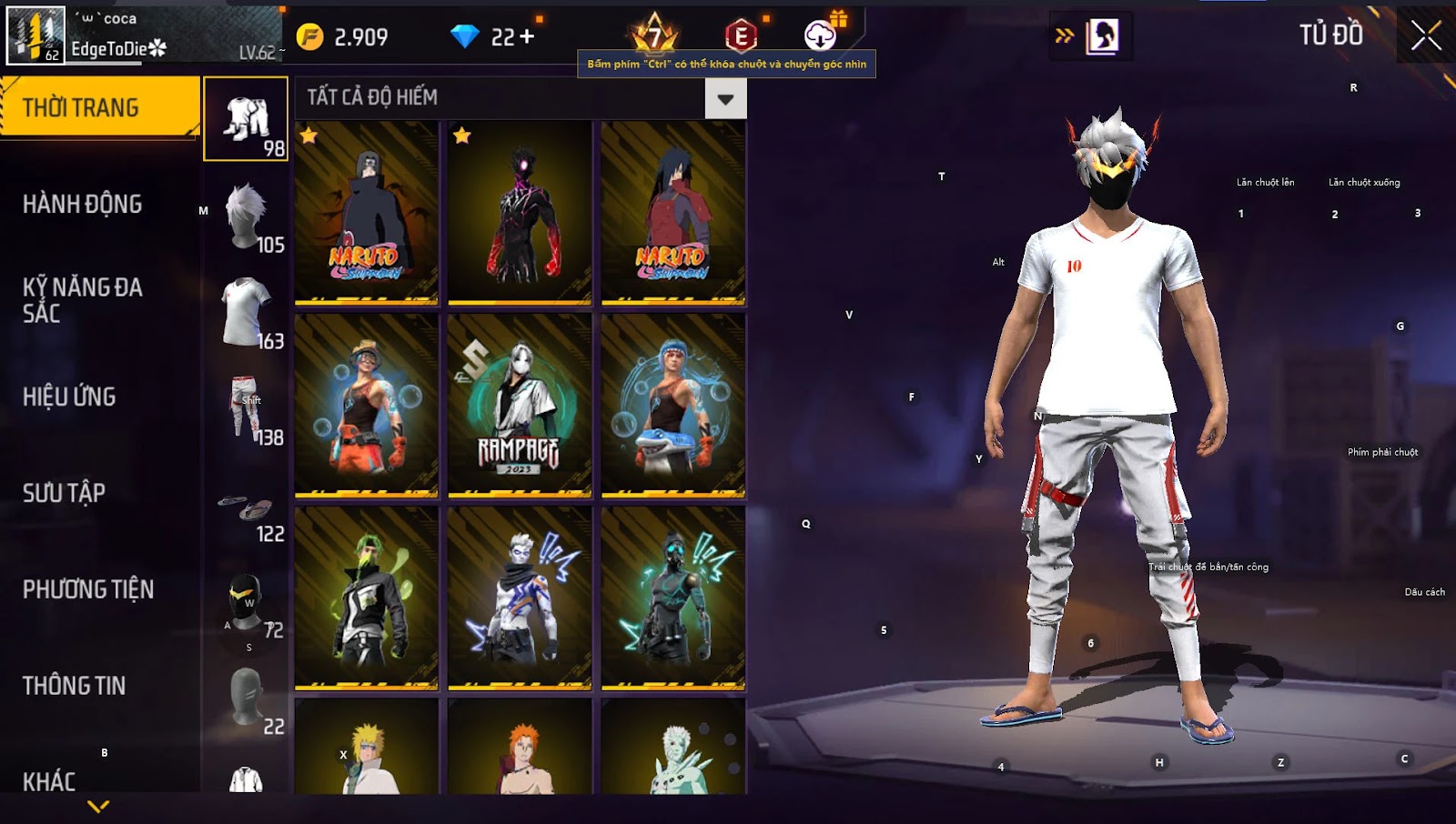The height and width of the screenshot is (824, 1456).
Task: Select the pants category showing 138
Action: point(246,408)
